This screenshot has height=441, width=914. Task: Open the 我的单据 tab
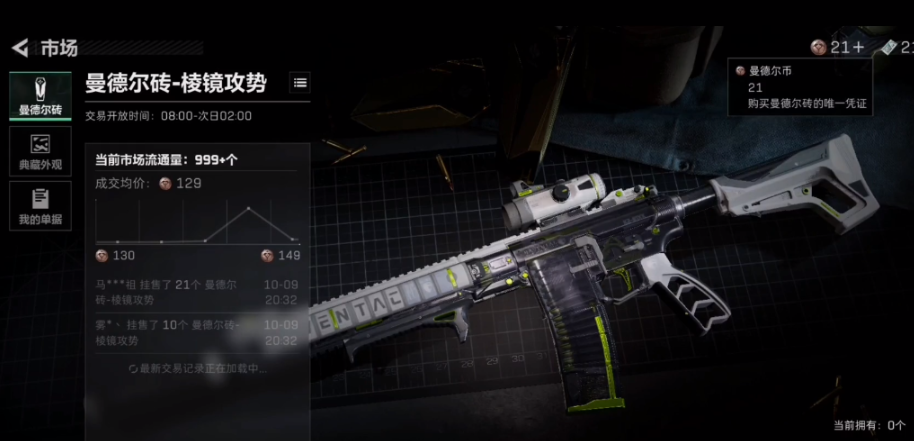[x=40, y=205]
